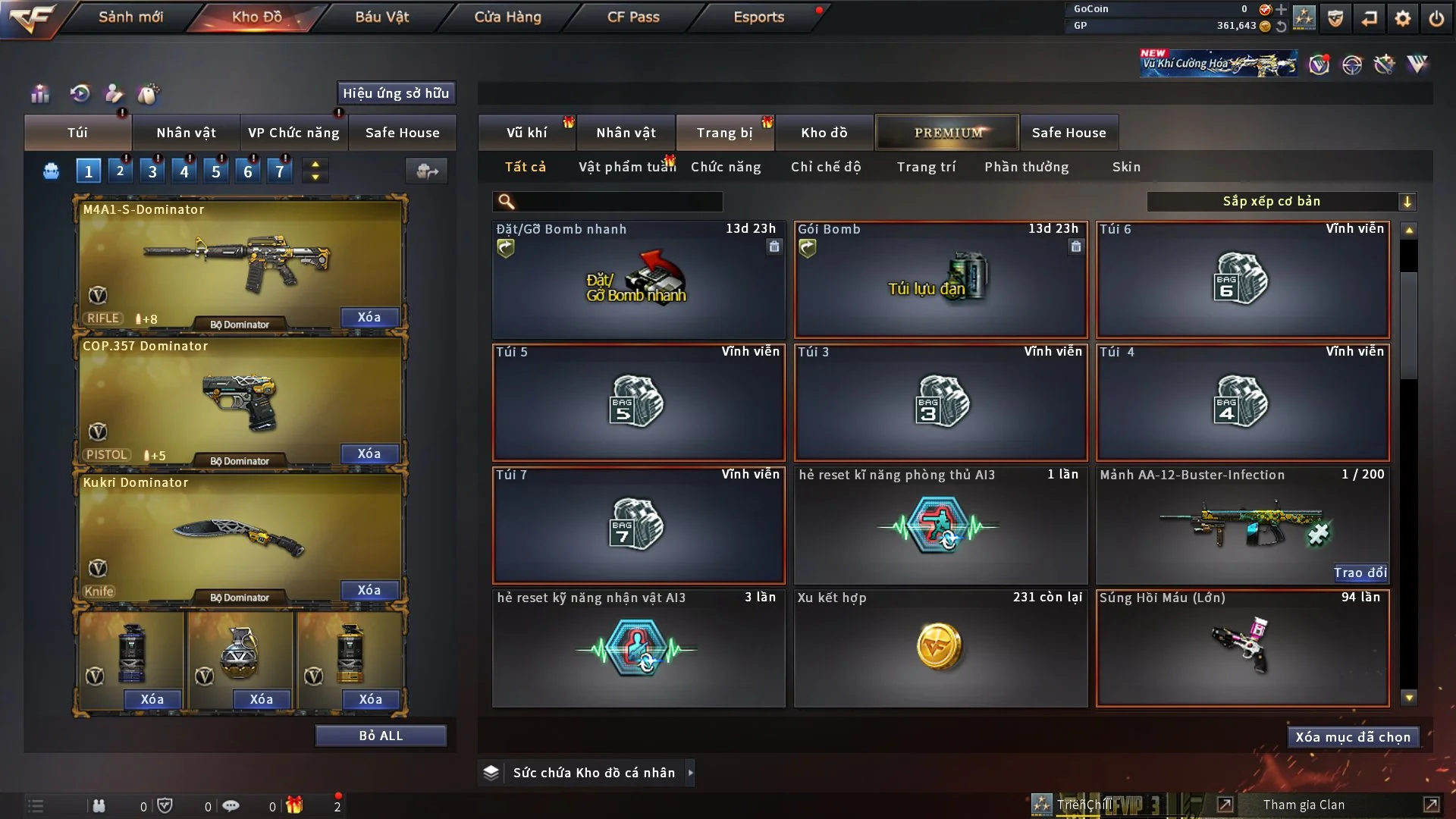Open the Báu Vật menu
The height and width of the screenshot is (819, 1456).
click(381, 17)
